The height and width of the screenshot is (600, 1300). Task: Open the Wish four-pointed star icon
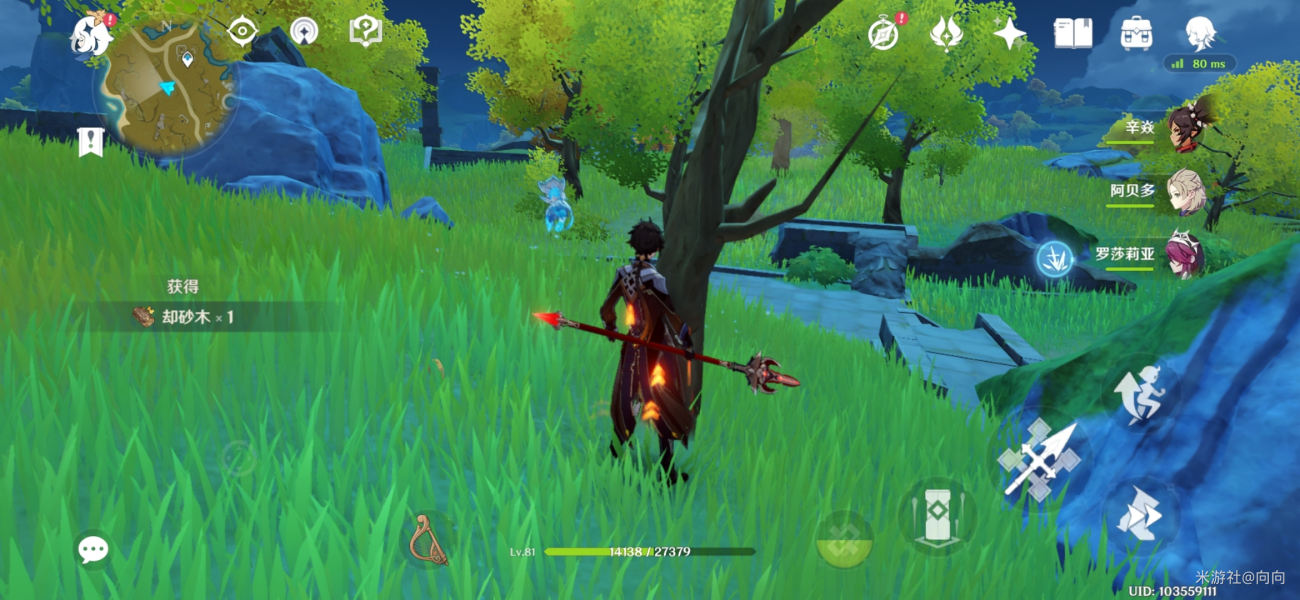point(1009,34)
